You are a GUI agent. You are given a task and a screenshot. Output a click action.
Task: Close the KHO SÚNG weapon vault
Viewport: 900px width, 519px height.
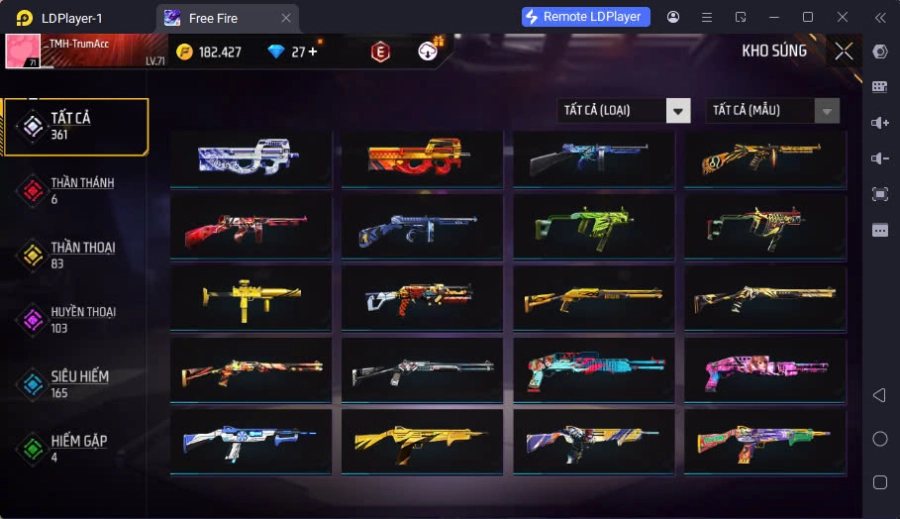(844, 51)
